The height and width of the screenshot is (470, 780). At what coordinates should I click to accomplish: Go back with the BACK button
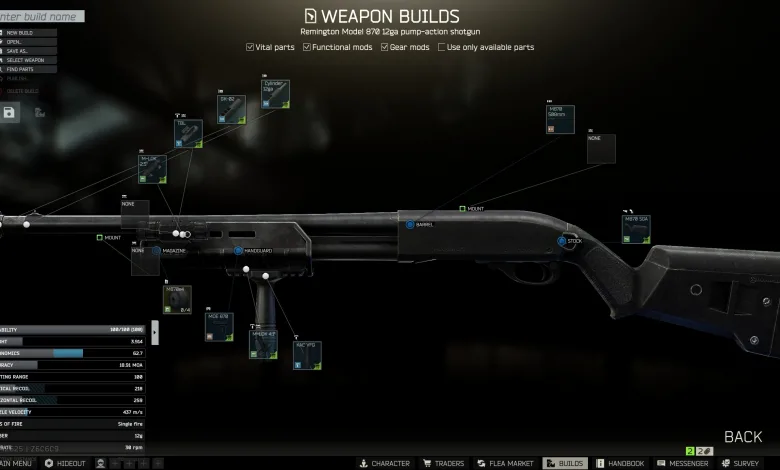(x=743, y=437)
